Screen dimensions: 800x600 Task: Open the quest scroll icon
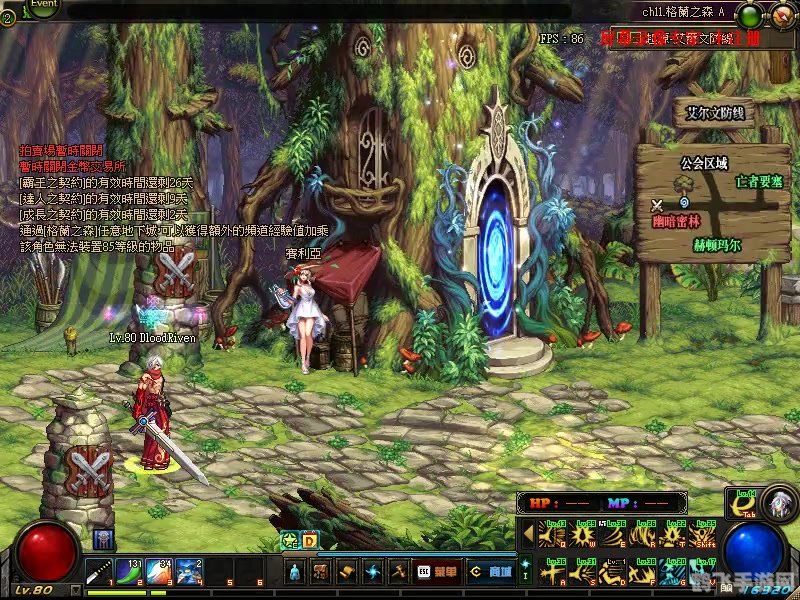pyautogui.click(x=347, y=572)
